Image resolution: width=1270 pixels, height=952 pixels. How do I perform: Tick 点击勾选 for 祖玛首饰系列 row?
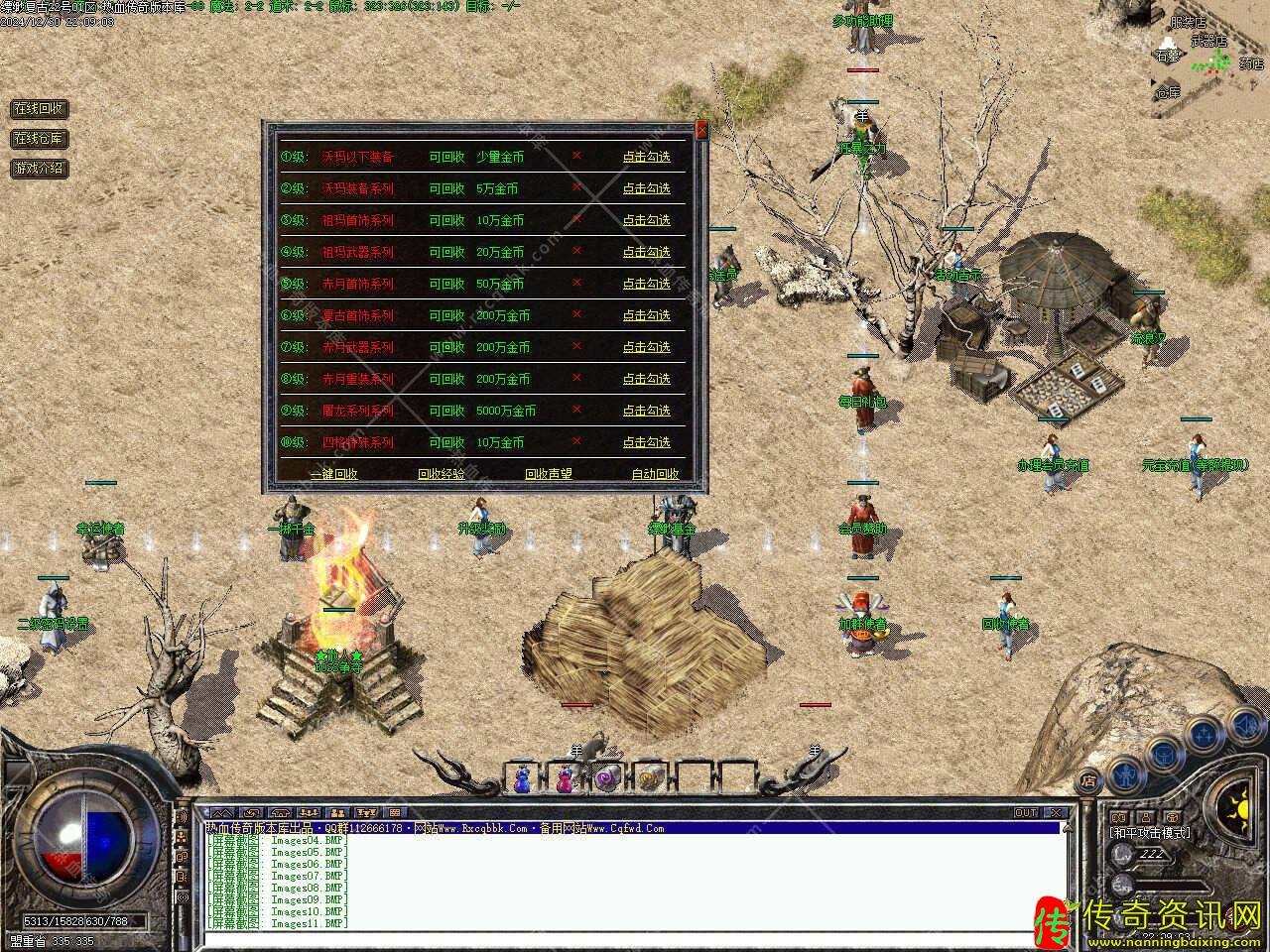tap(646, 220)
